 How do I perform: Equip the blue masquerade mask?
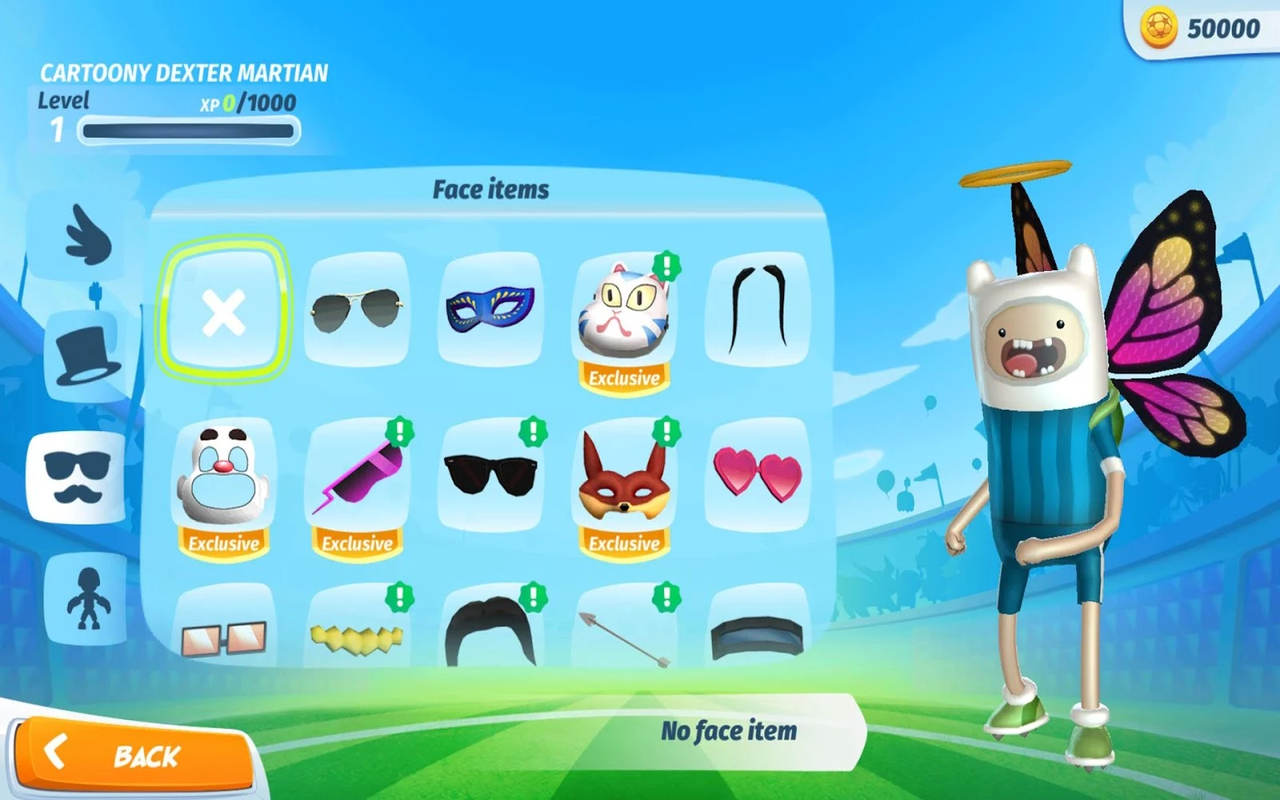coord(490,308)
